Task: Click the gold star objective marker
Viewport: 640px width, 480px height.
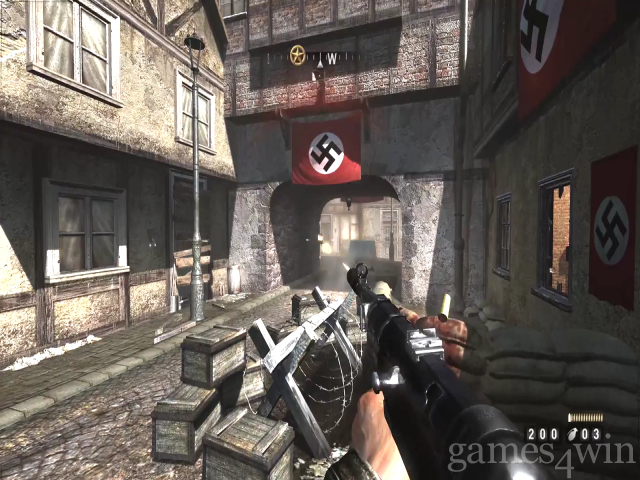Action: pos(297,56)
